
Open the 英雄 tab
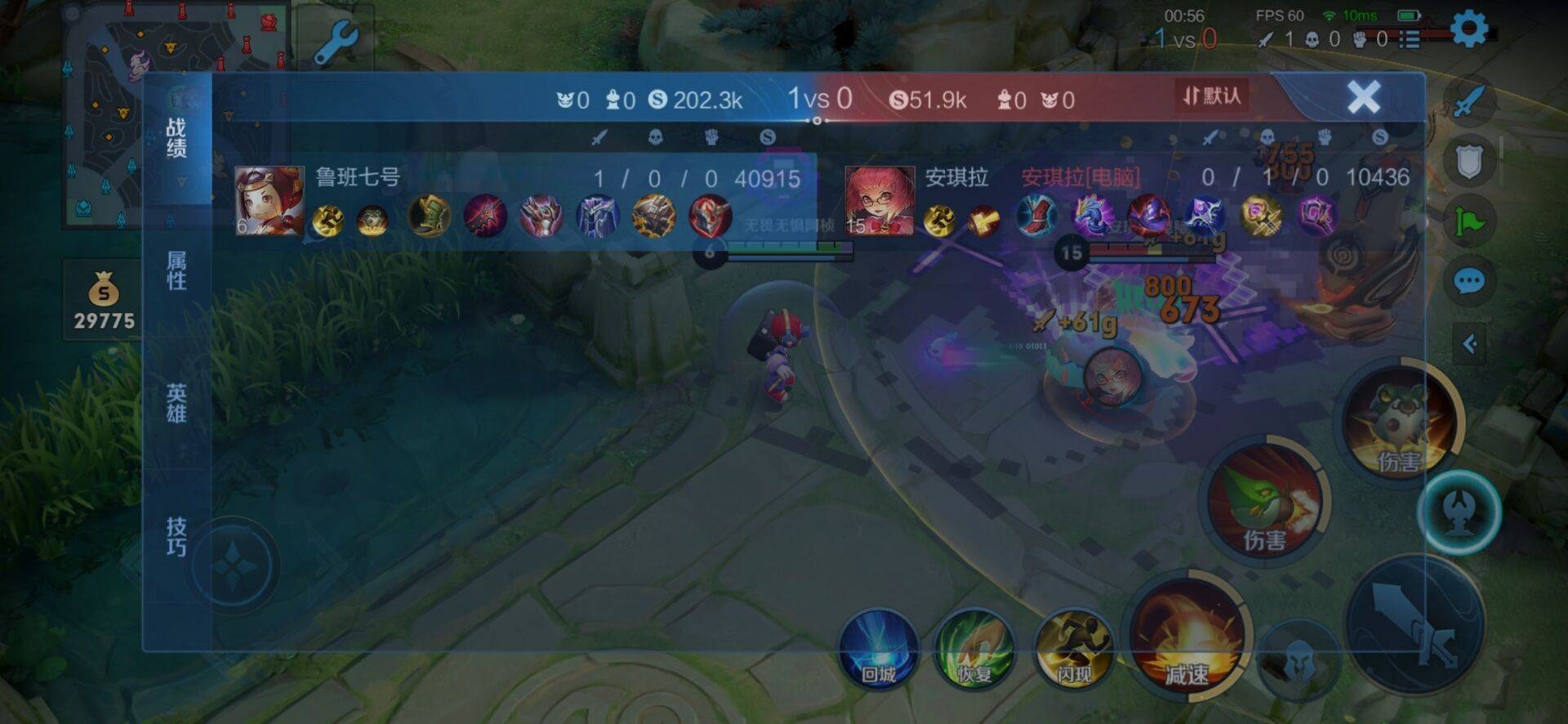(x=176, y=404)
